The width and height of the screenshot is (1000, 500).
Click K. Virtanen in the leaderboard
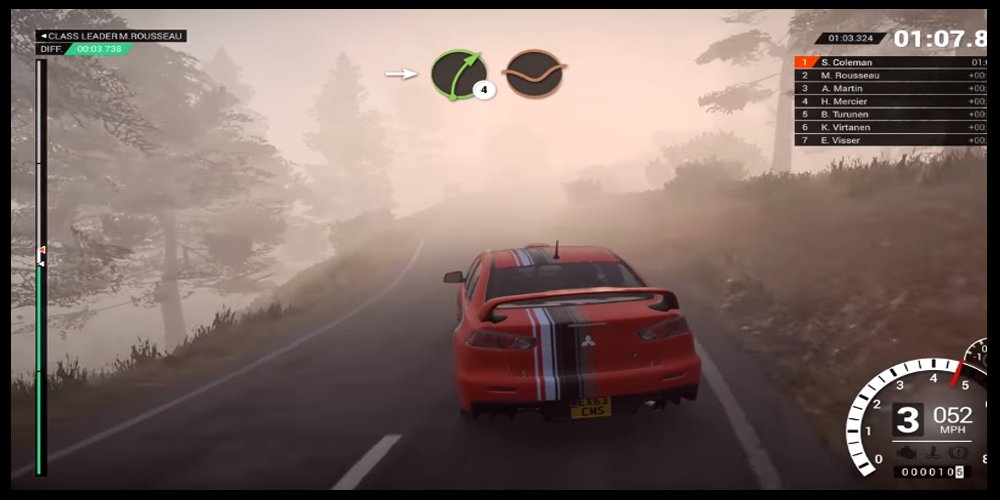[890, 127]
